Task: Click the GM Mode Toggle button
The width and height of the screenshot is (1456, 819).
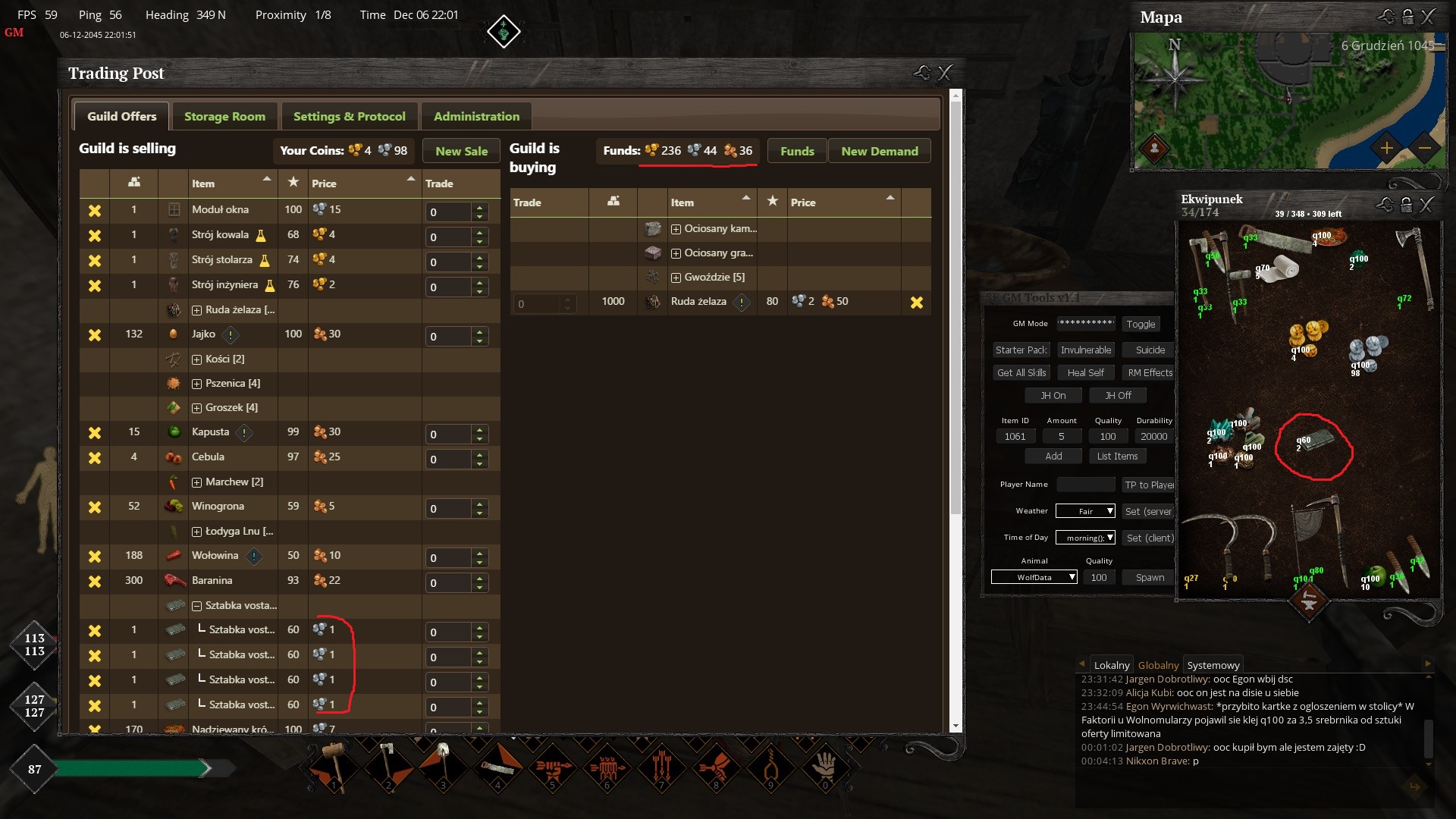Action: (x=1141, y=324)
